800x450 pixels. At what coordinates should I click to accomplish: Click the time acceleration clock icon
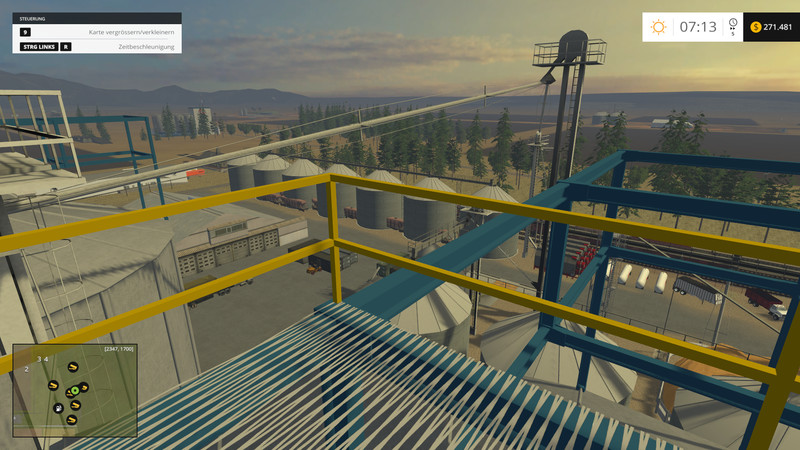tap(733, 23)
